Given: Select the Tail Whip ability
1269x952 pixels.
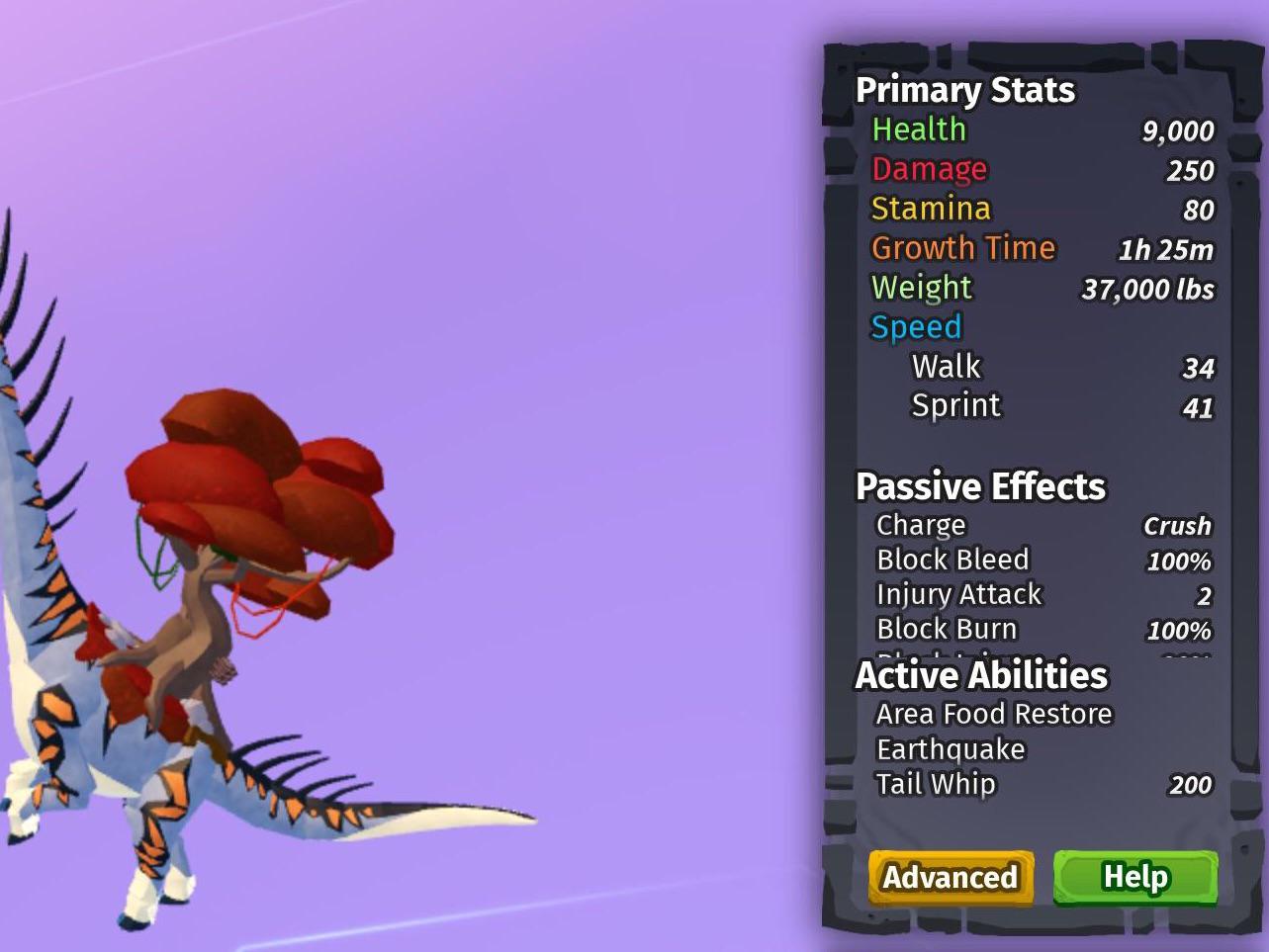Looking at the screenshot, I should point(937,784).
